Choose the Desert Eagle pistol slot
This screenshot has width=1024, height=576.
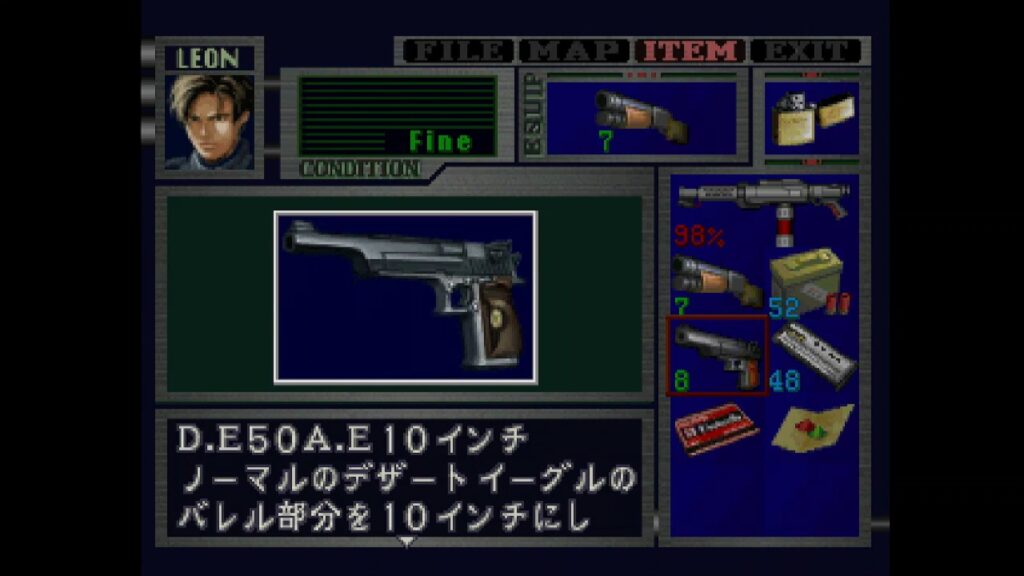(x=717, y=355)
